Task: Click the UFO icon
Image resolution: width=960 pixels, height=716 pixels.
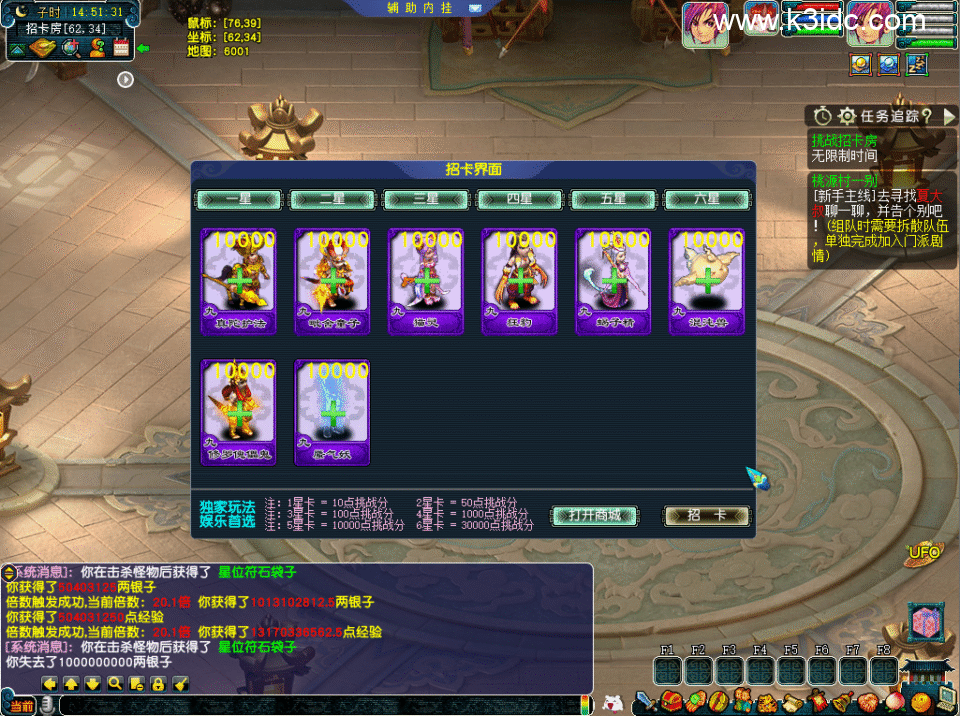Action: tap(923, 552)
